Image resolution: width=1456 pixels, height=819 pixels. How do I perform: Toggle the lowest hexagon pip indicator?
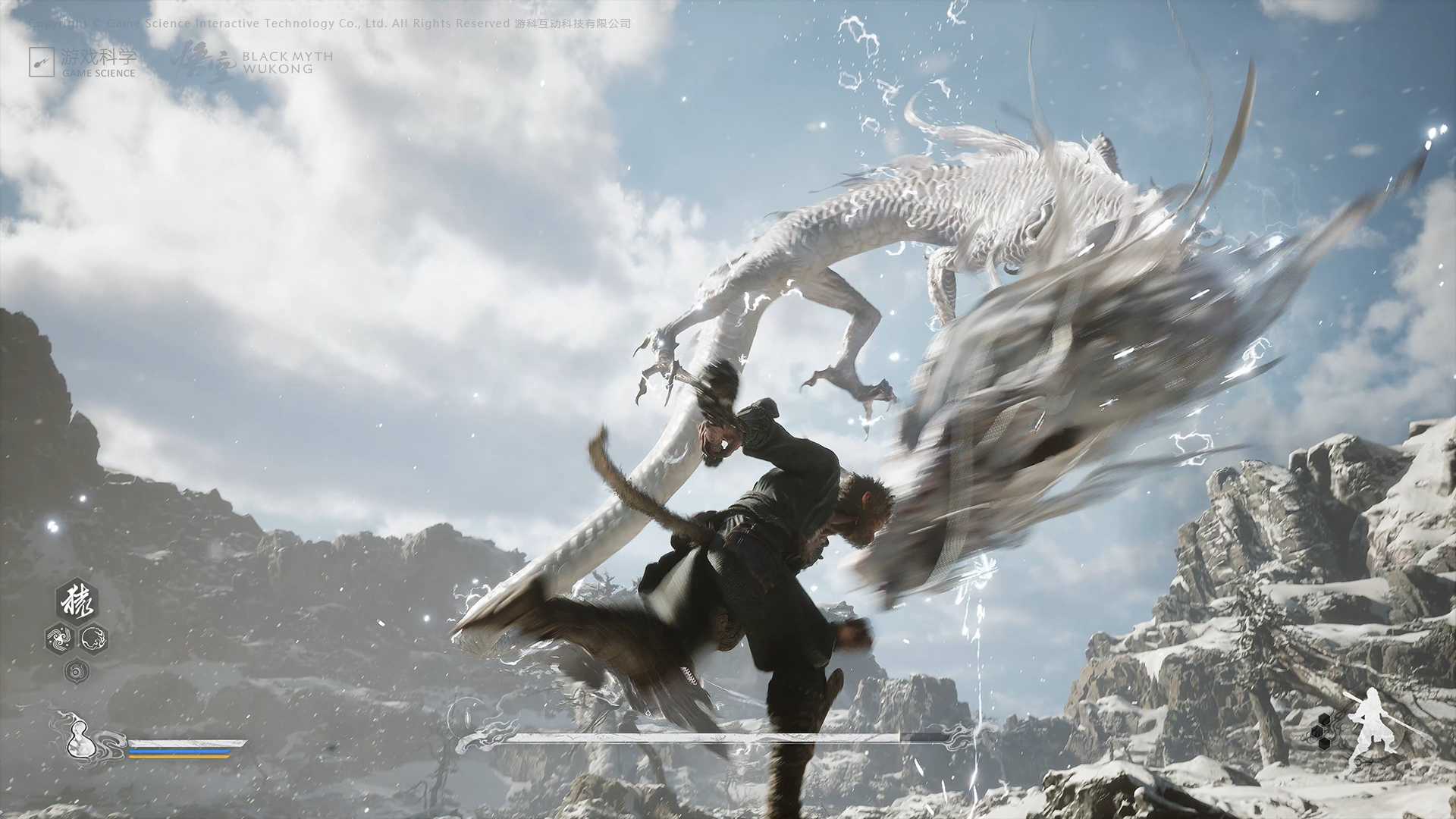coord(1324,743)
